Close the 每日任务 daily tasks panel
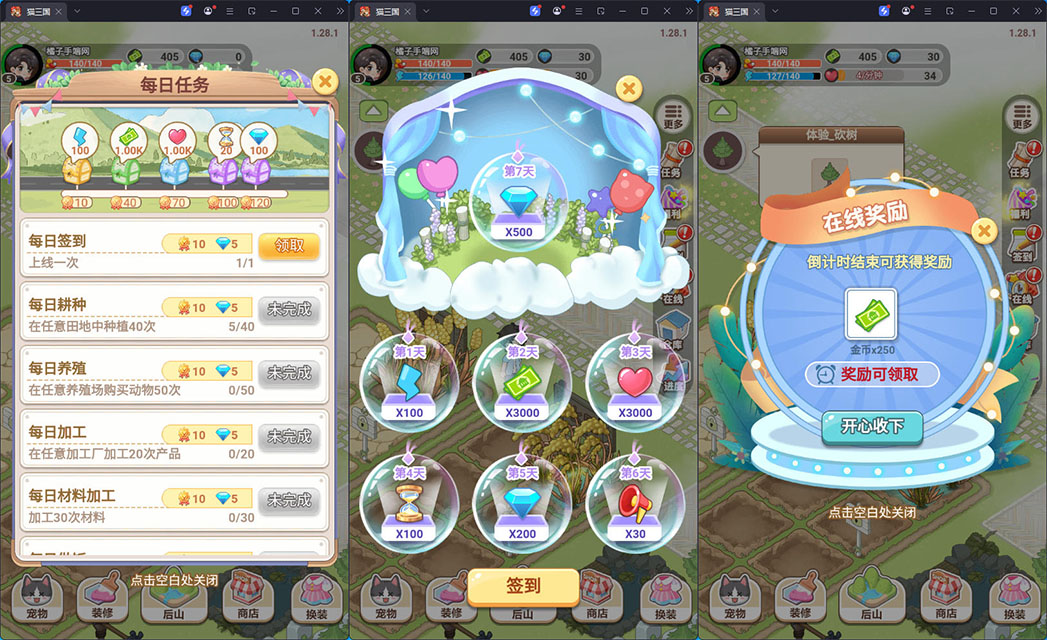The height and width of the screenshot is (640, 1047). pos(325,81)
